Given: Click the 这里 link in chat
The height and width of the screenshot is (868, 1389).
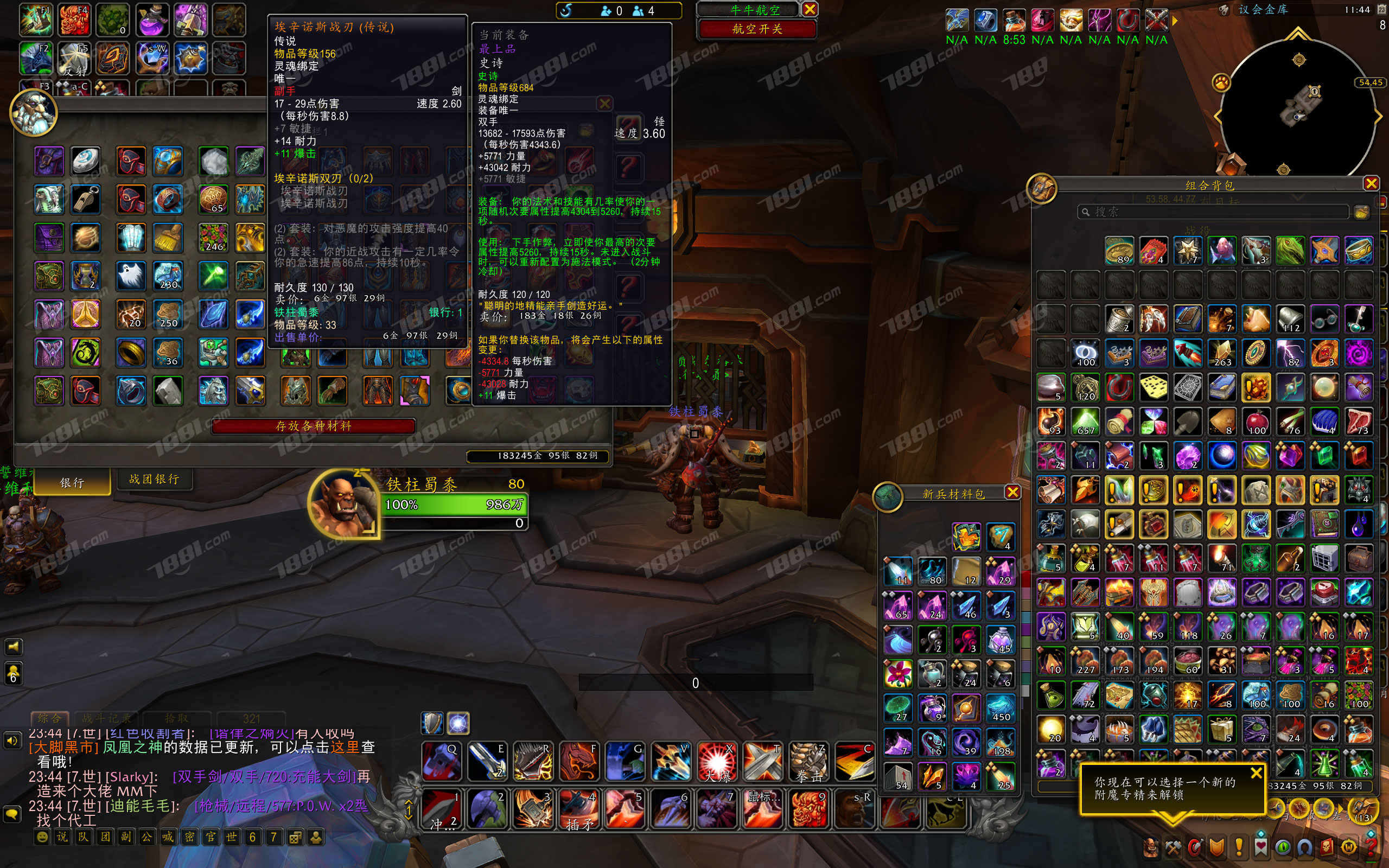Looking at the screenshot, I should tap(345, 747).
